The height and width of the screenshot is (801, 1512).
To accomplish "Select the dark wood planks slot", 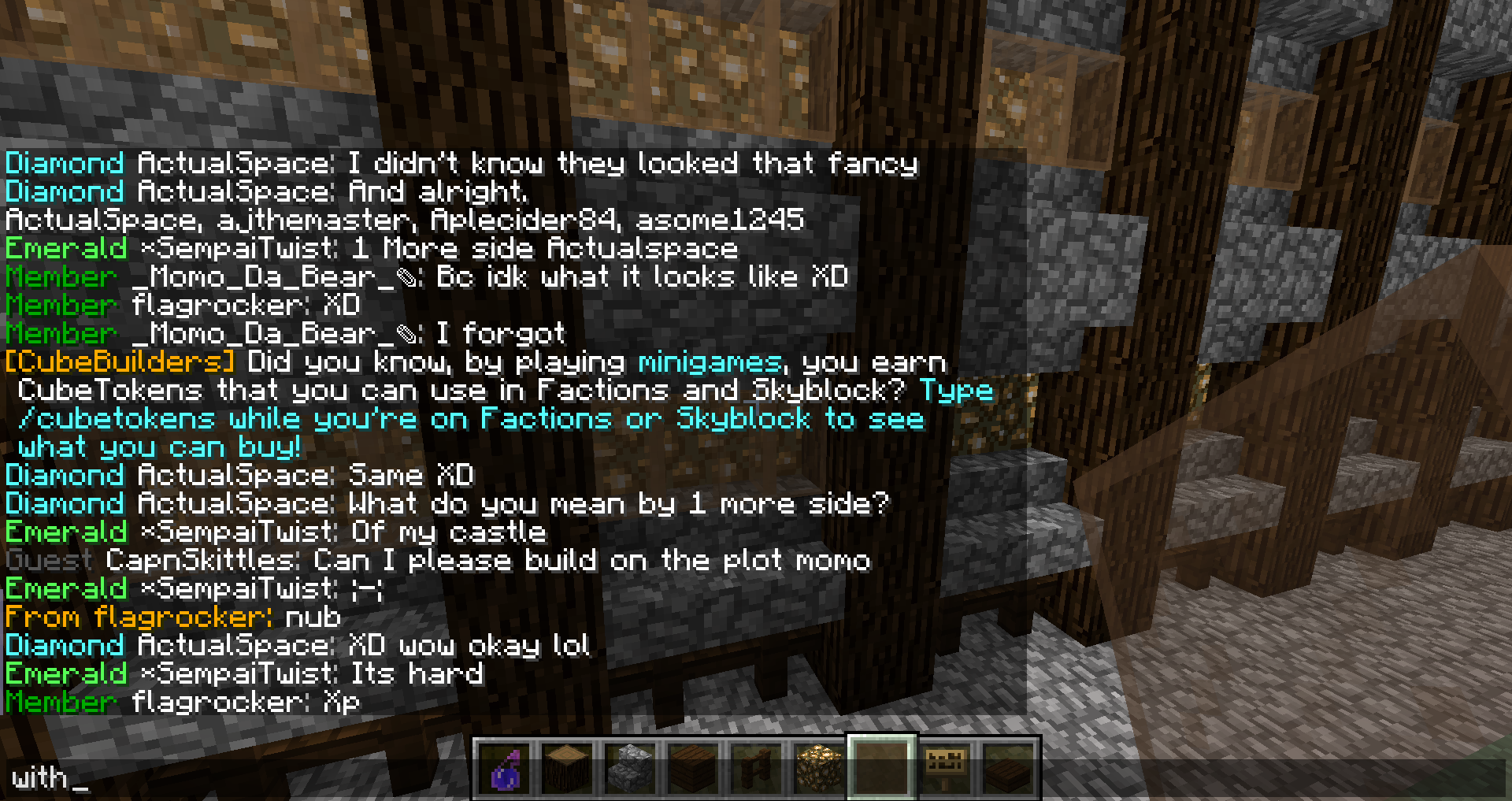I will pyautogui.click(x=694, y=768).
